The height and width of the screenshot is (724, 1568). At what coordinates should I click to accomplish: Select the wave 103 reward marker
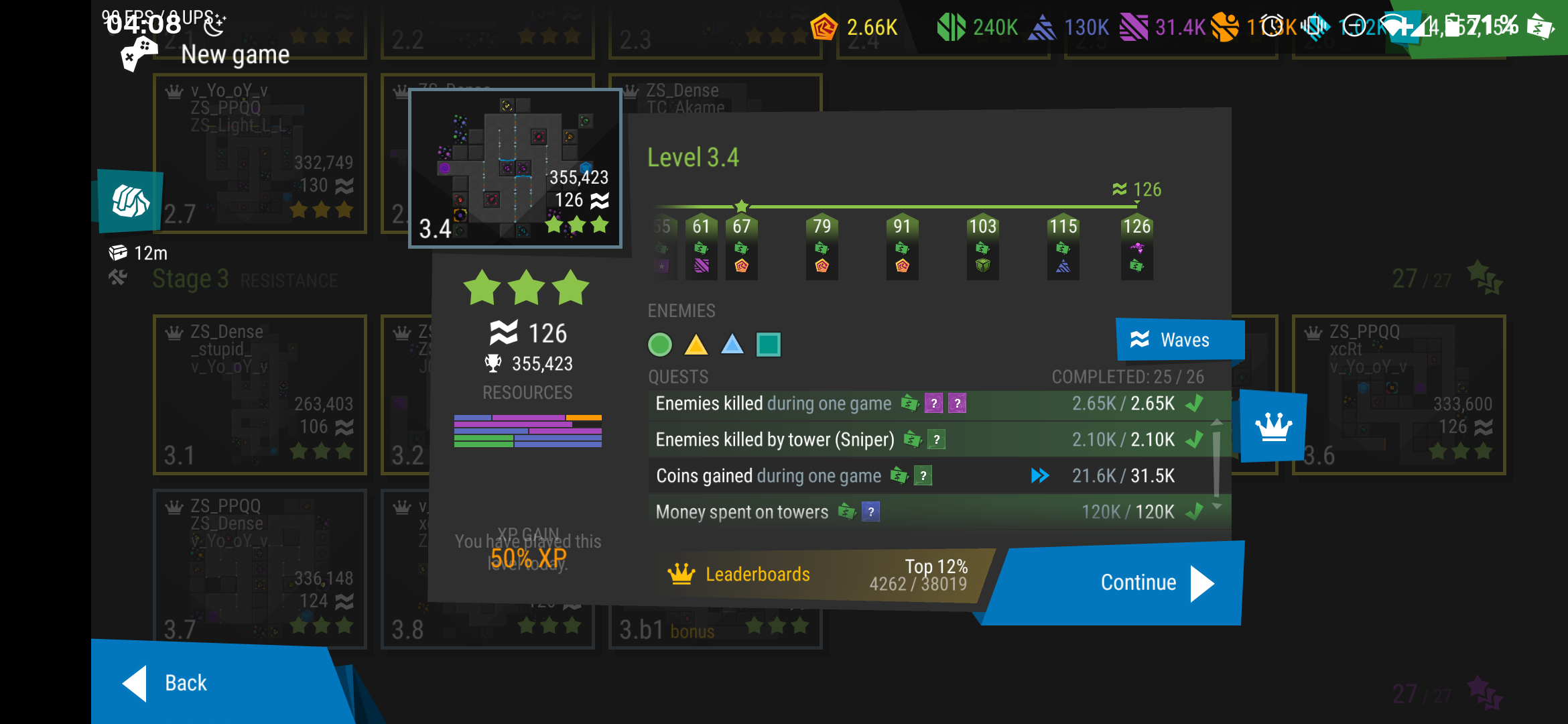tap(982, 246)
